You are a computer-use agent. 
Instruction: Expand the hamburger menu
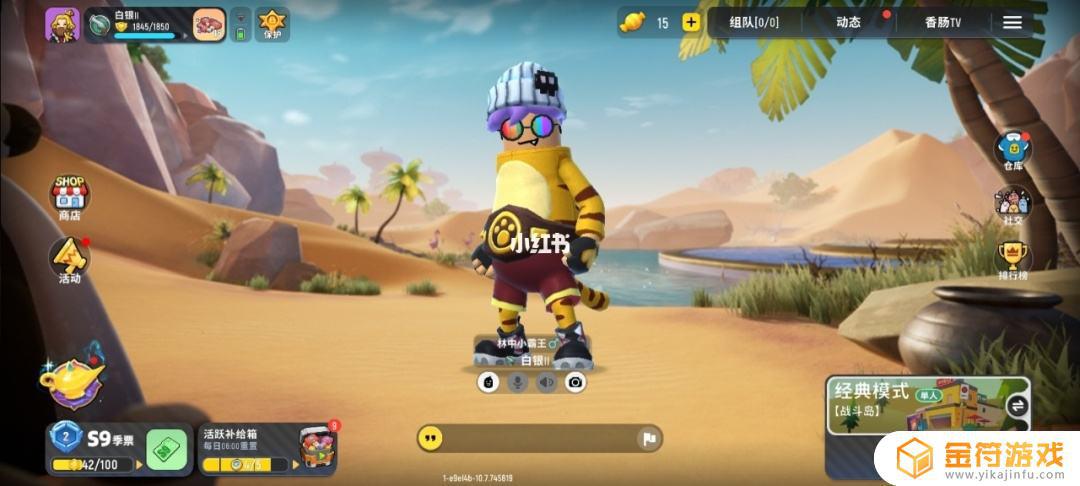click(x=1012, y=22)
